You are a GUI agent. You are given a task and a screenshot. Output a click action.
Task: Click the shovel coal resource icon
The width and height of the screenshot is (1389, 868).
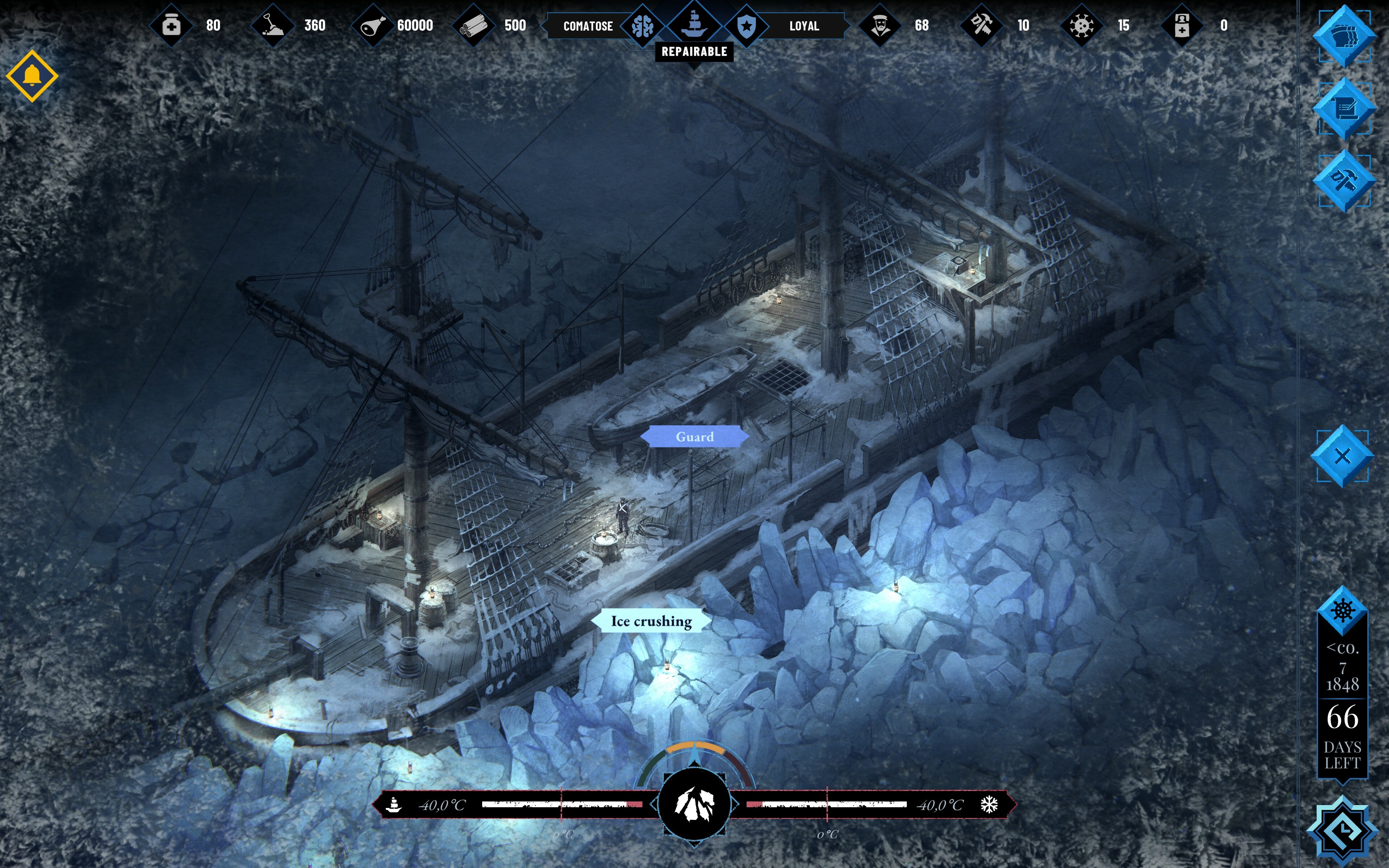click(273, 26)
